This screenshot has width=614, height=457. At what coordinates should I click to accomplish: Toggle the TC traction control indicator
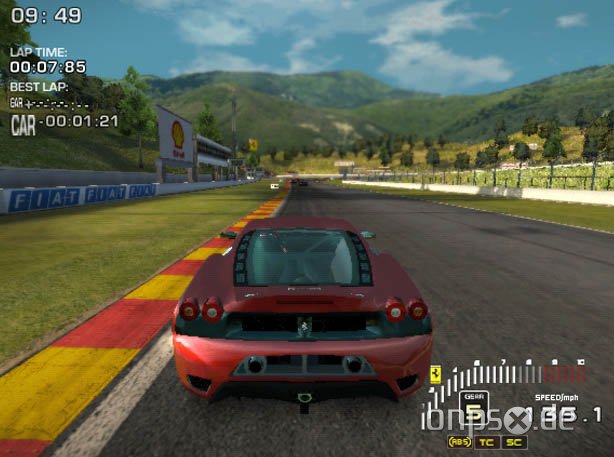pyautogui.click(x=488, y=441)
